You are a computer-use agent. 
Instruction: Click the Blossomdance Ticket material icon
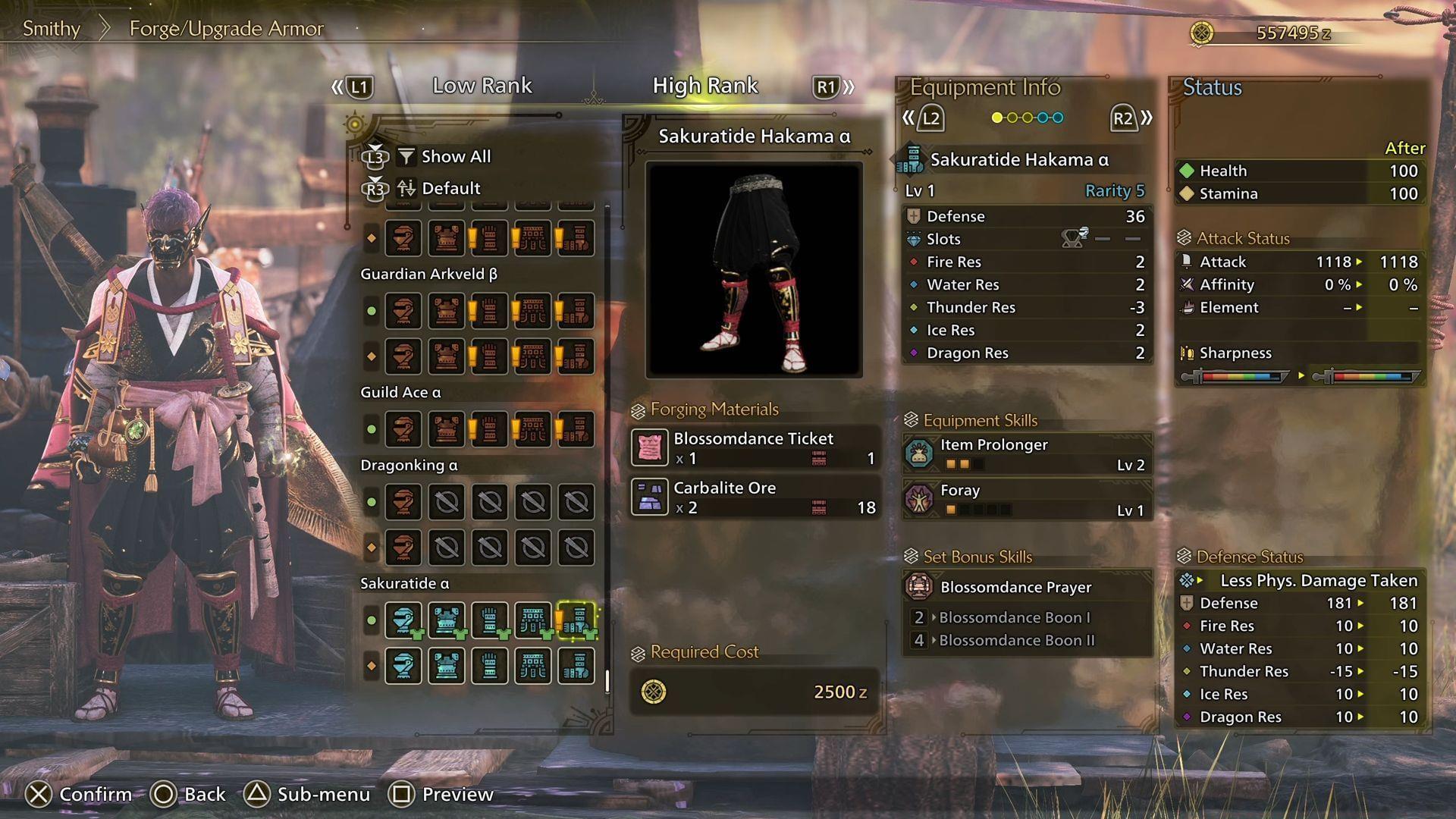point(649,448)
